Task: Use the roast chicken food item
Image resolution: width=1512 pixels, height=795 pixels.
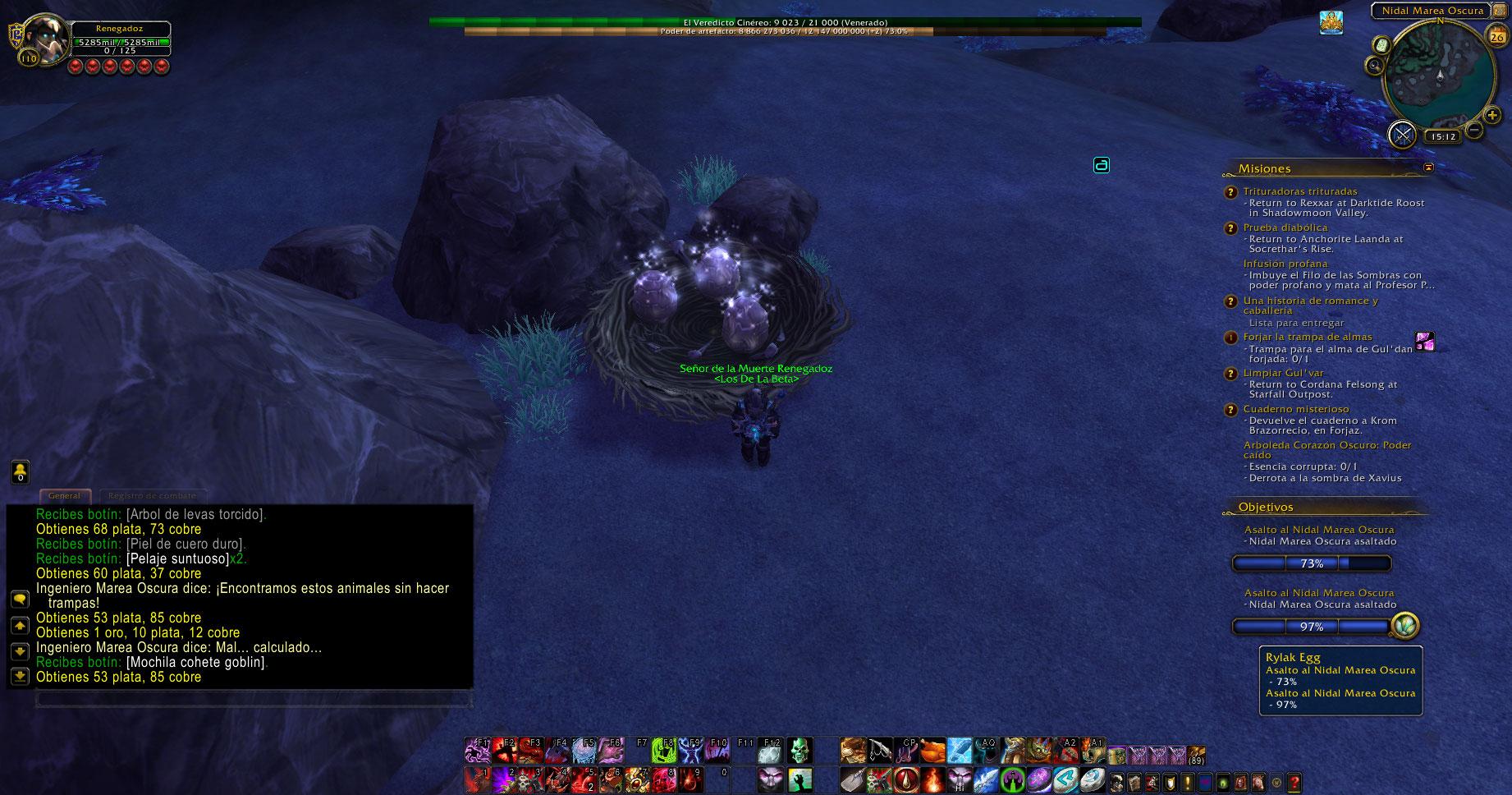Action: coord(932,750)
